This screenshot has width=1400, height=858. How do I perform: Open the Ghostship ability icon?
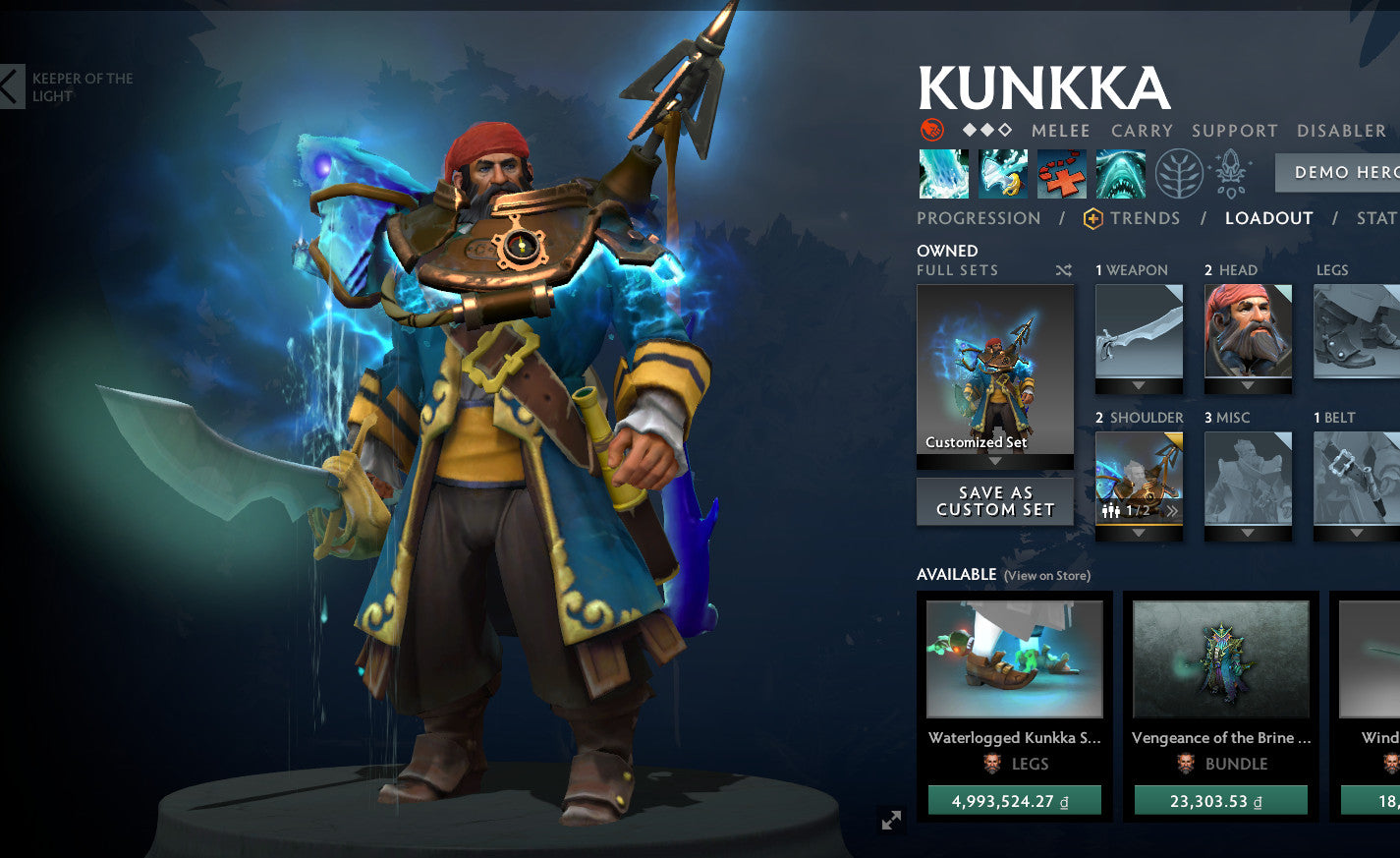click(1119, 173)
